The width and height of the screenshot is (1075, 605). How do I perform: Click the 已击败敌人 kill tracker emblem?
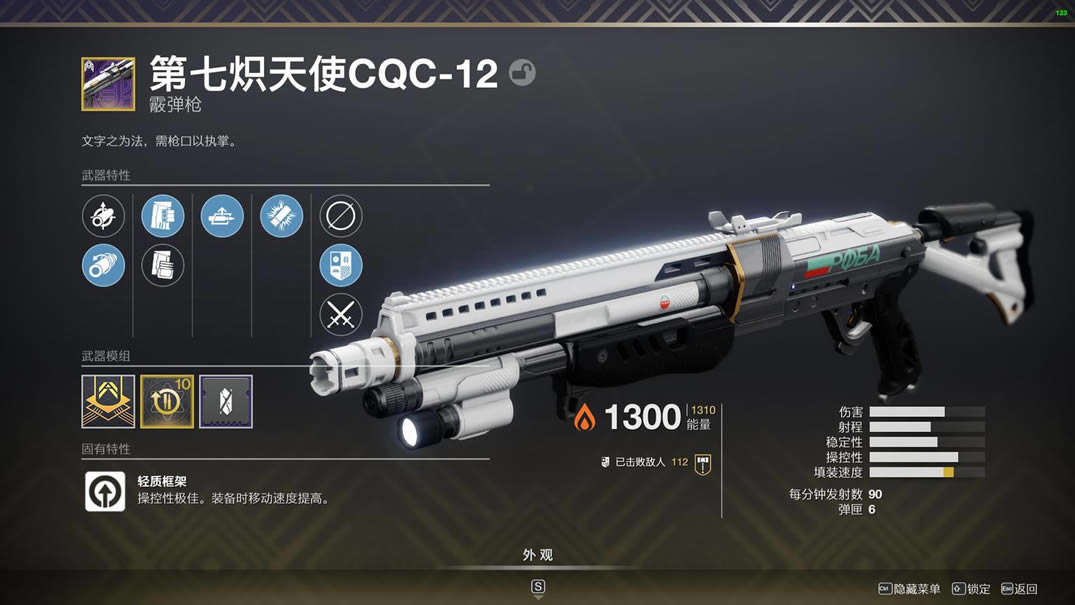point(703,463)
